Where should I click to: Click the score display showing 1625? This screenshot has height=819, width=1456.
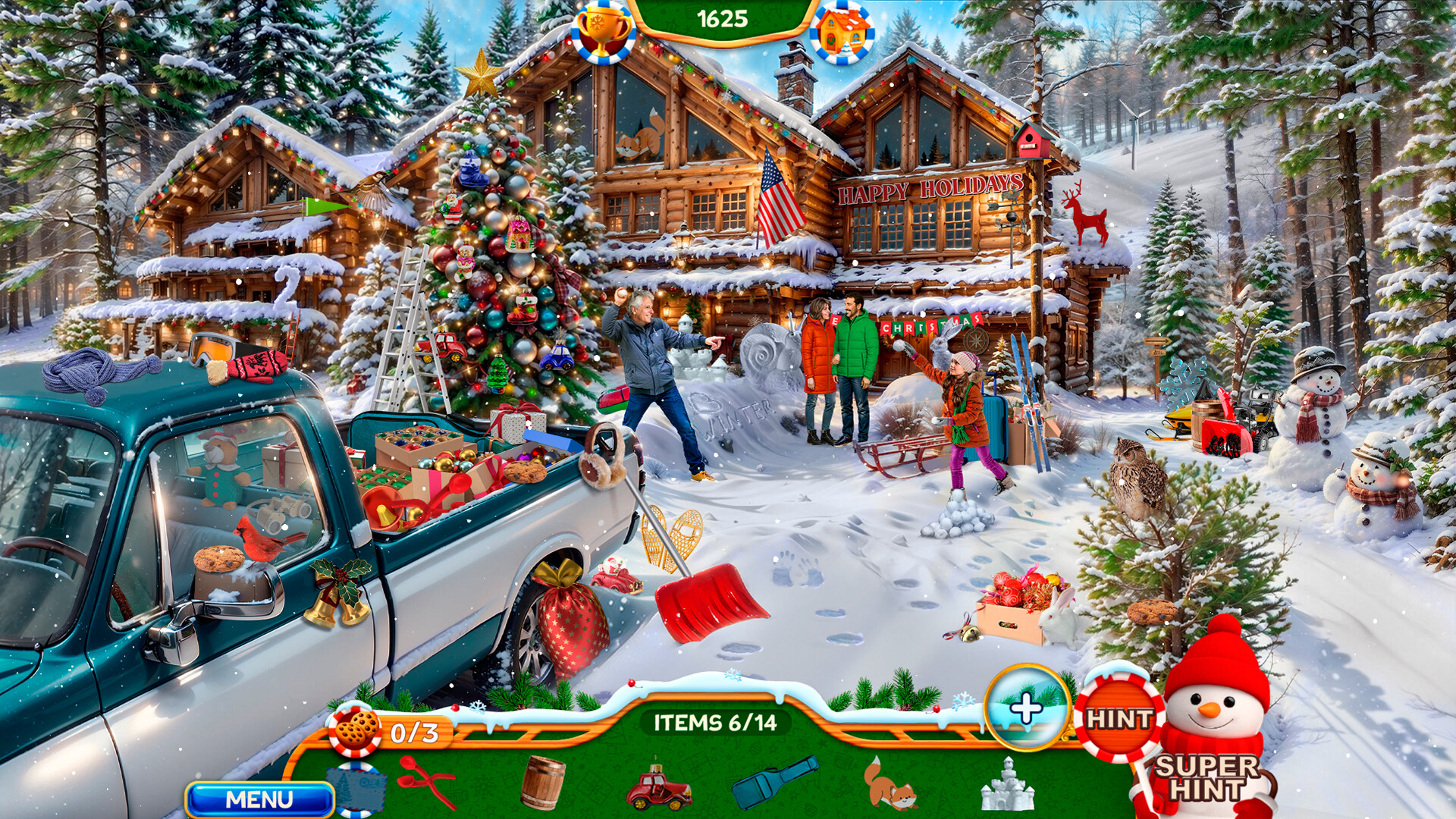[725, 17]
